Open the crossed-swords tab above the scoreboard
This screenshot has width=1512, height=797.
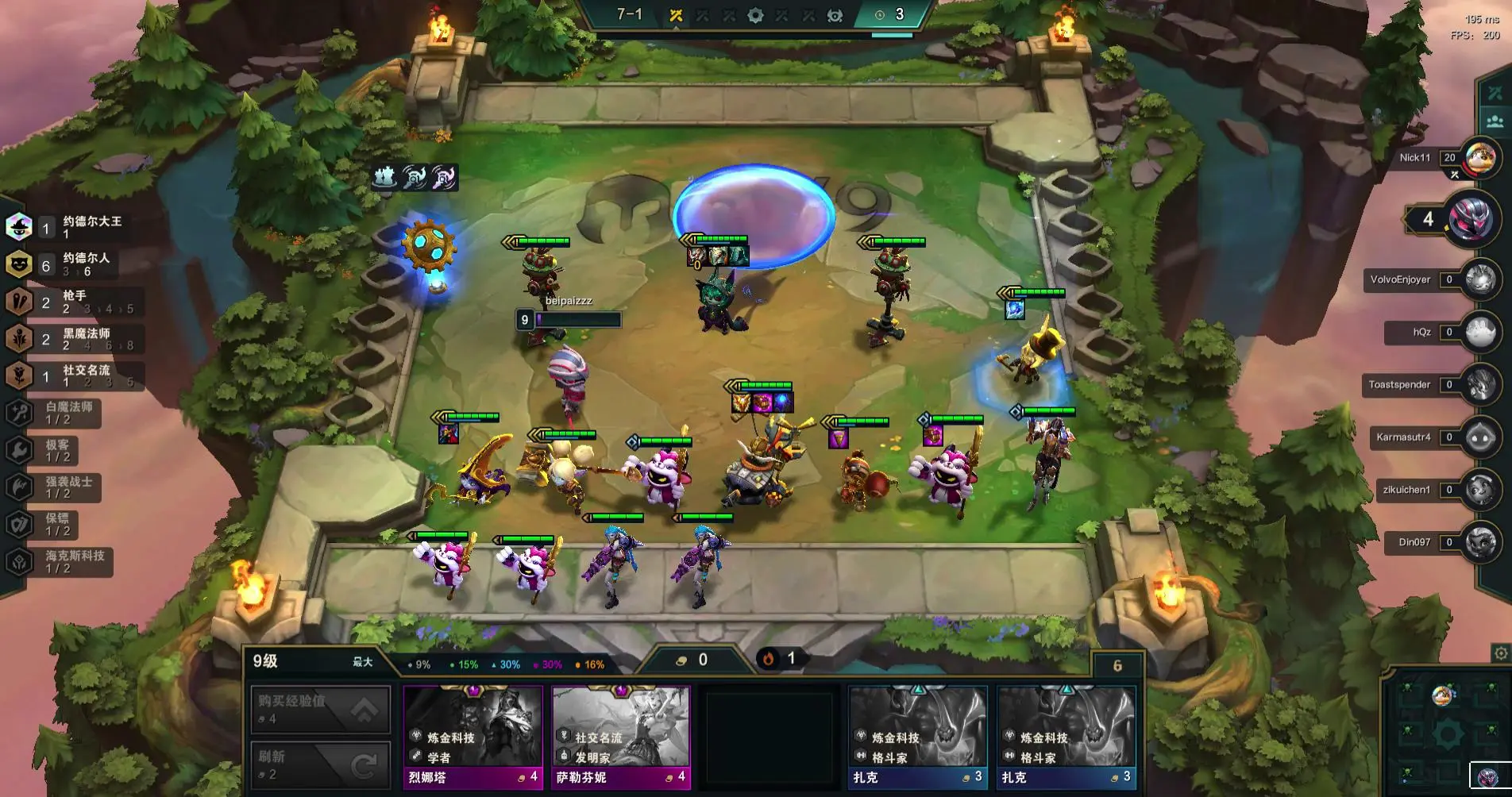1495,93
